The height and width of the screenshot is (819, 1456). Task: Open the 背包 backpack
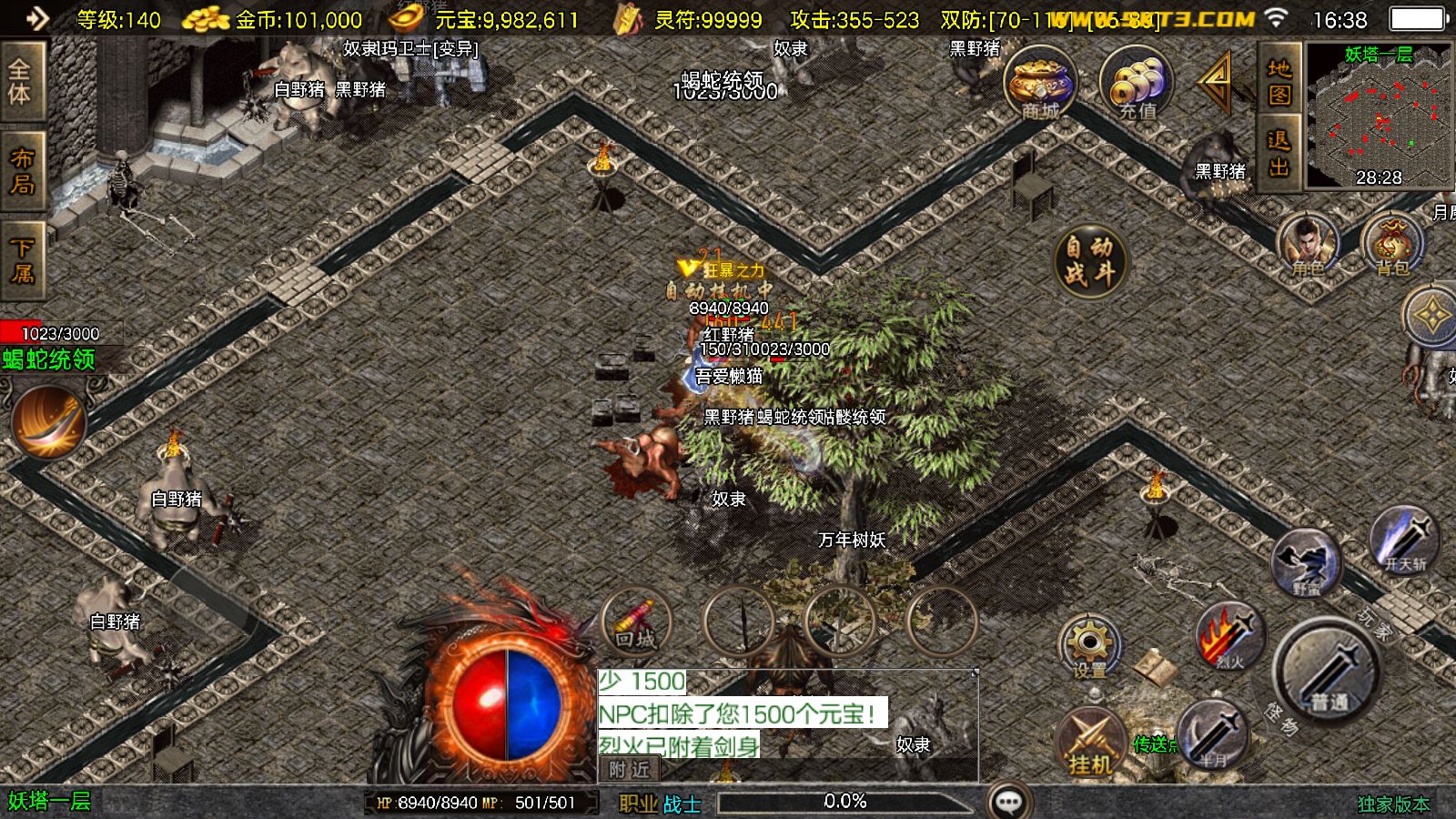coord(1391,245)
